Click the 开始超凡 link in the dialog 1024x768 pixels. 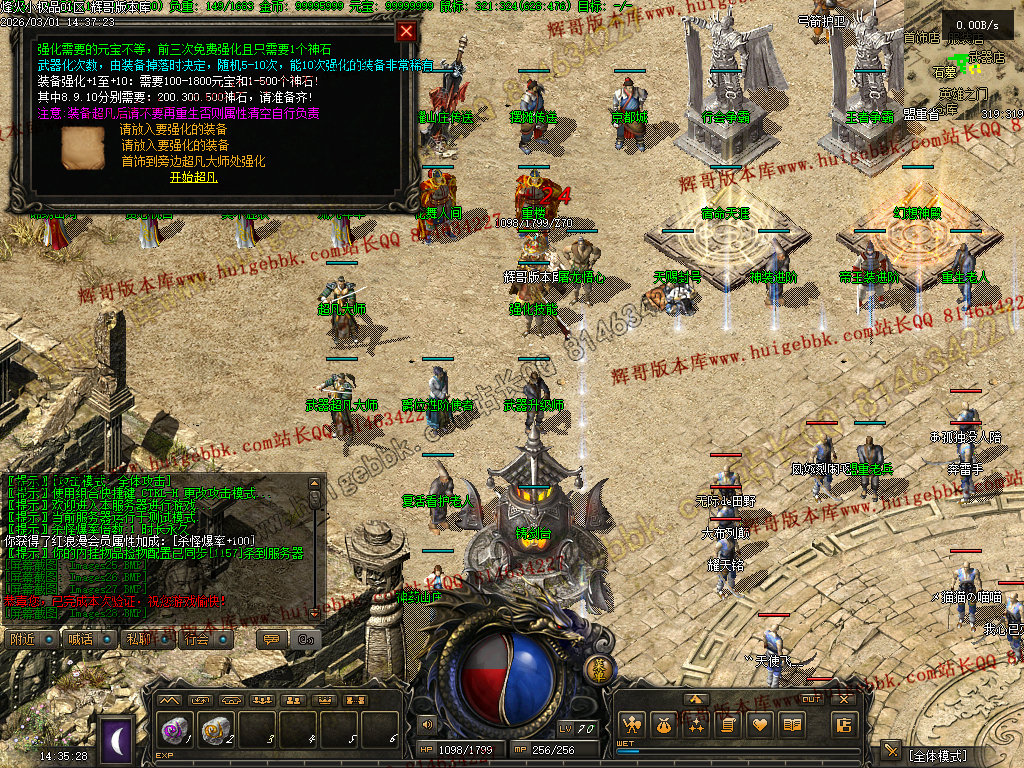tap(193, 177)
